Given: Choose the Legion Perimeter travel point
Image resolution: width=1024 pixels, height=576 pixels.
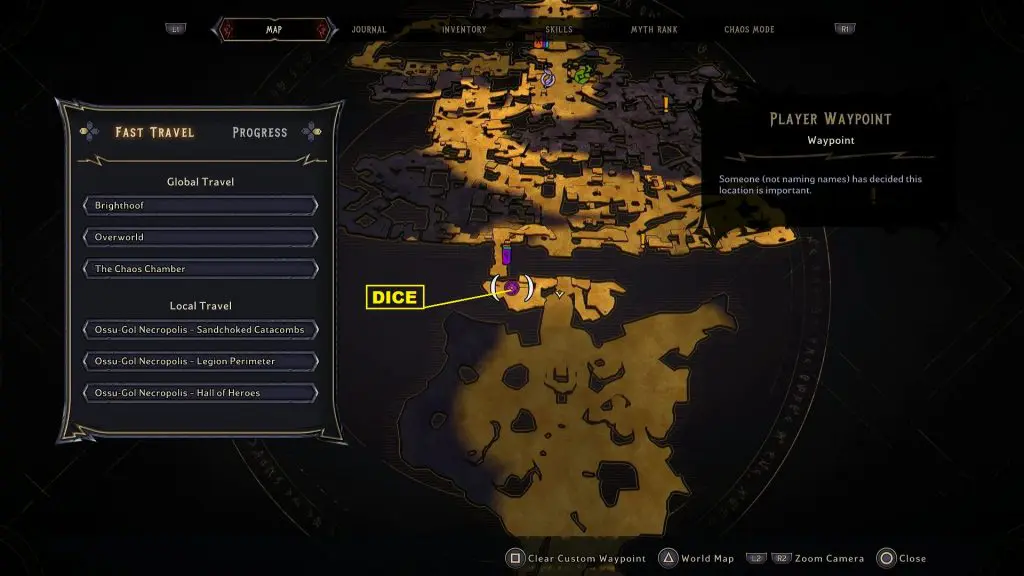Looking at the screenshot, I should (x=201, y=361).
